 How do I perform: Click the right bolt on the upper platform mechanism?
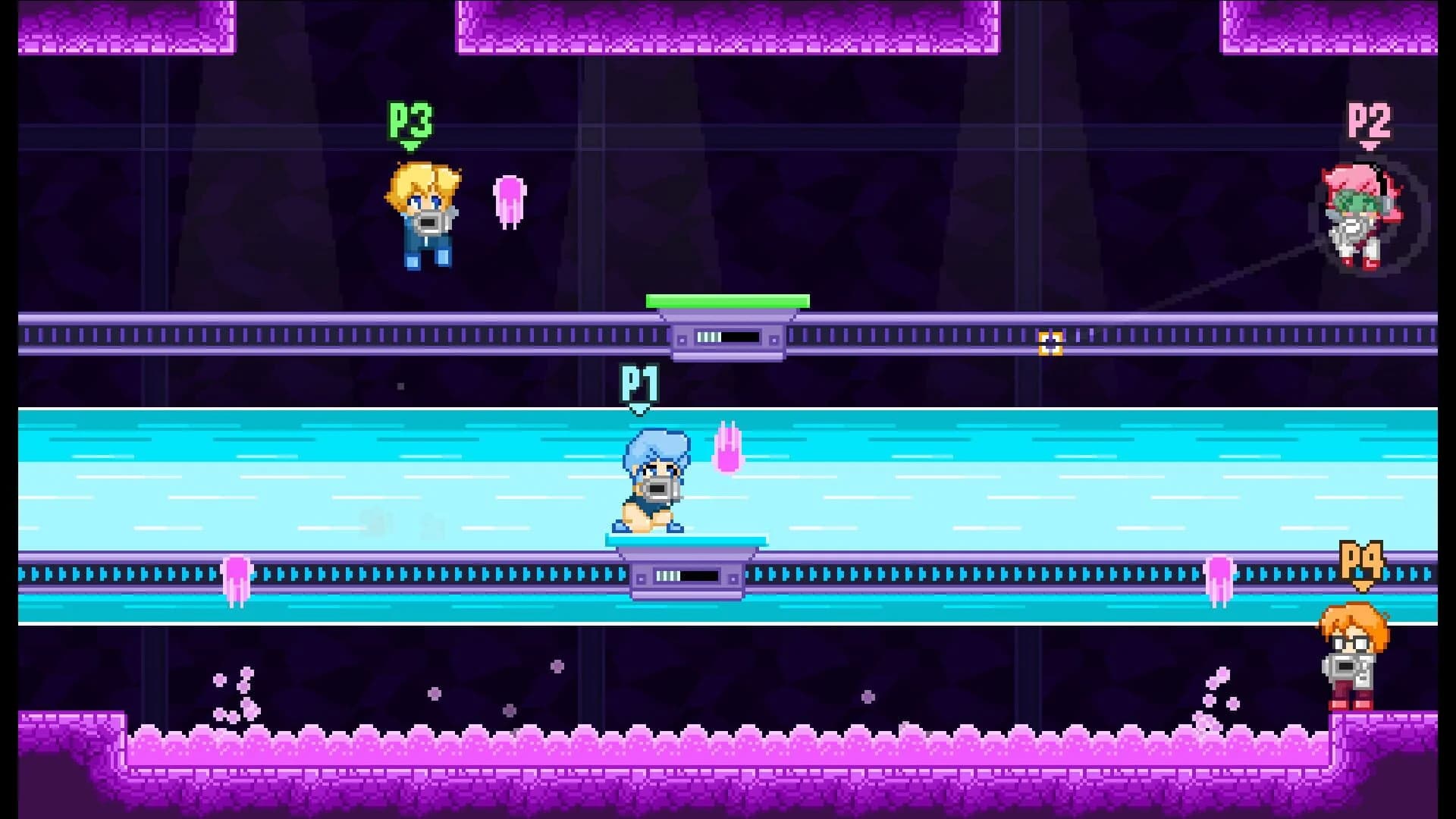point(774,339)
